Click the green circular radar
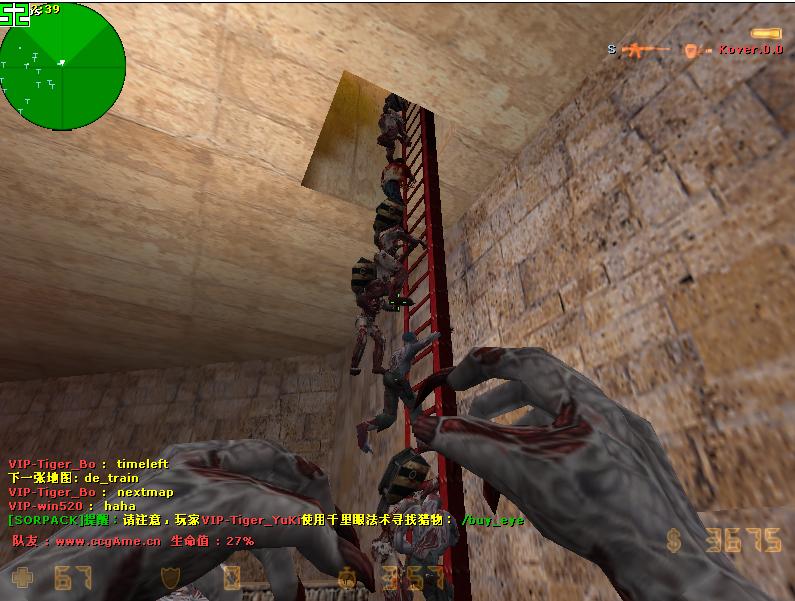This screenshot has height=601, width=795. pyautogui.click(x=63, y=66)
